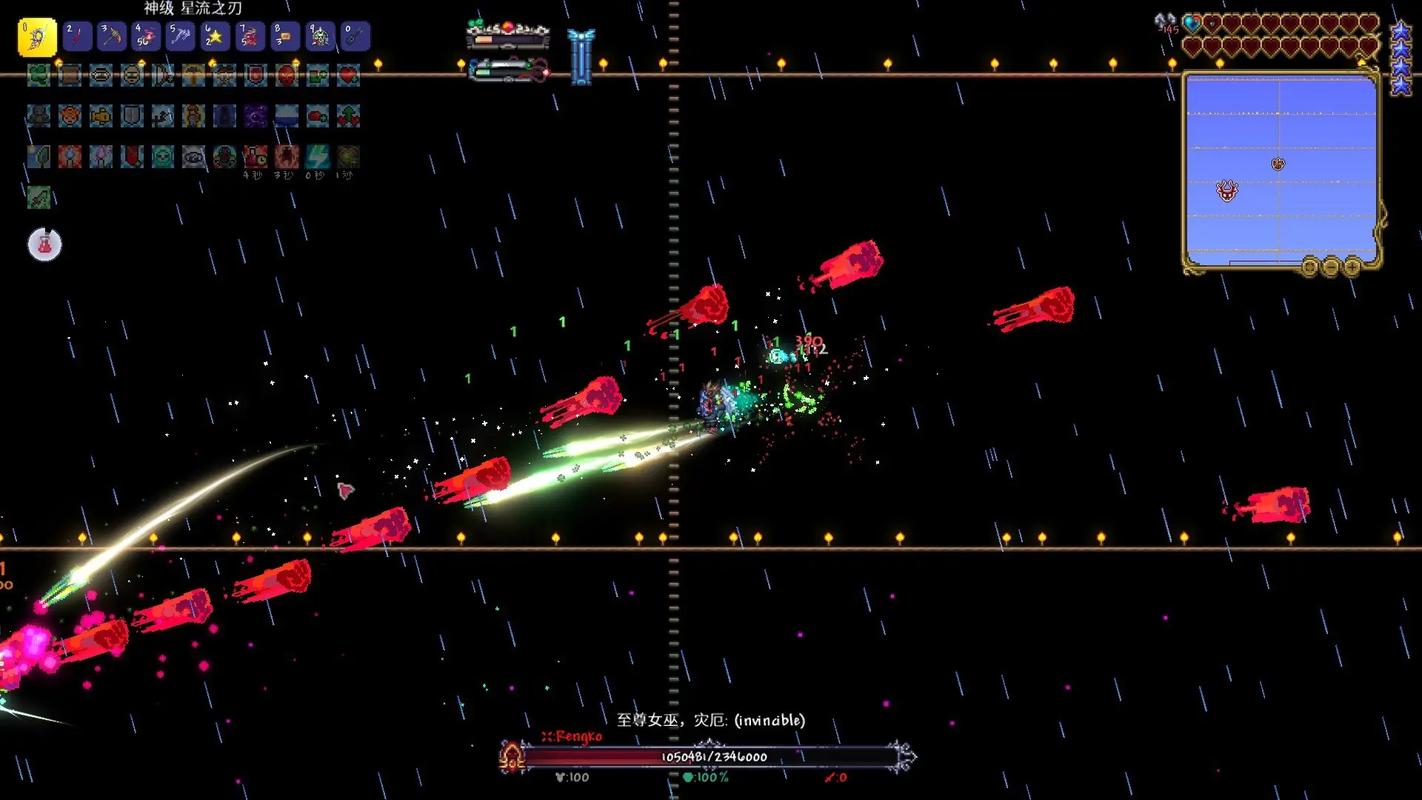Choose hotbar slot 4 holding 56 items
The height and width of the screenshot is (800, 1422).
tap(146, 37)
